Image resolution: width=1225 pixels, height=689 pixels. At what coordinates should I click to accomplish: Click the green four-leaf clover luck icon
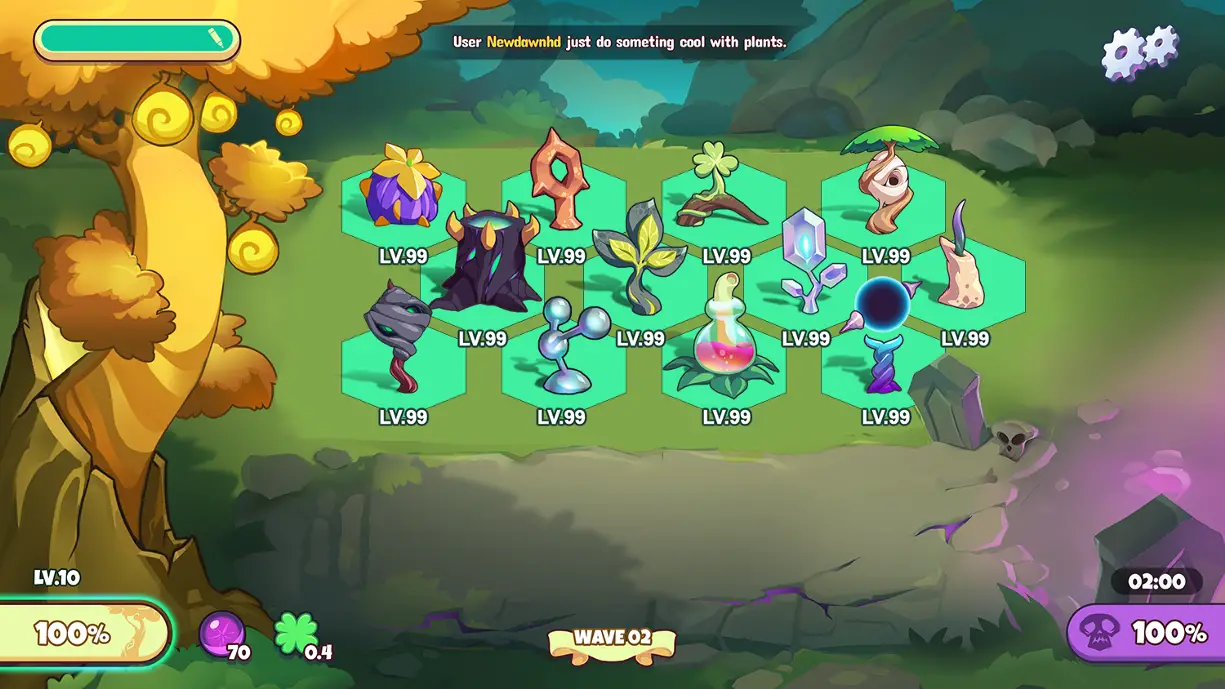point(296,634)
